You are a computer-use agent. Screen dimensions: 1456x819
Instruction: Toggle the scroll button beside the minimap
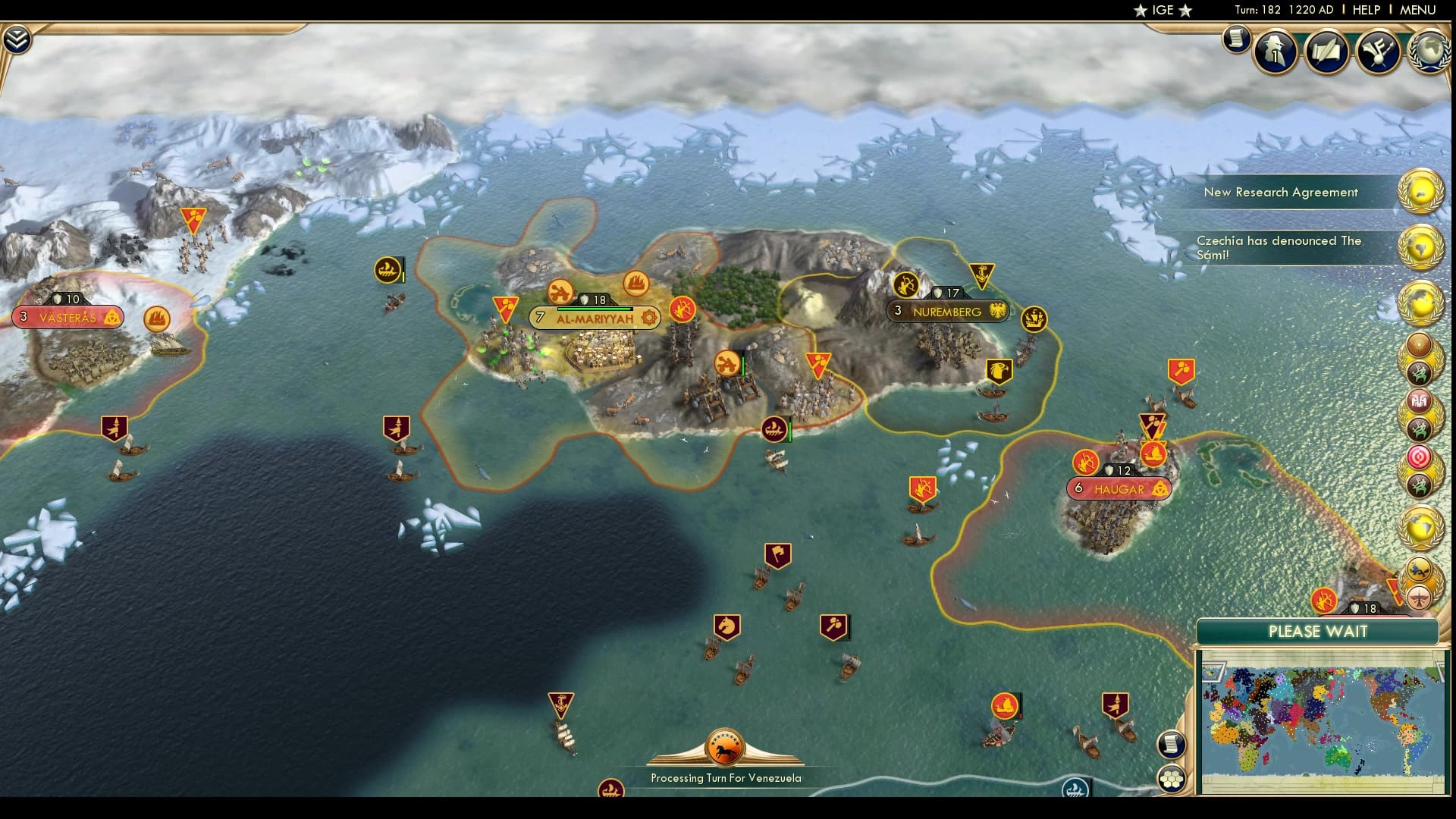(1171, 743)
